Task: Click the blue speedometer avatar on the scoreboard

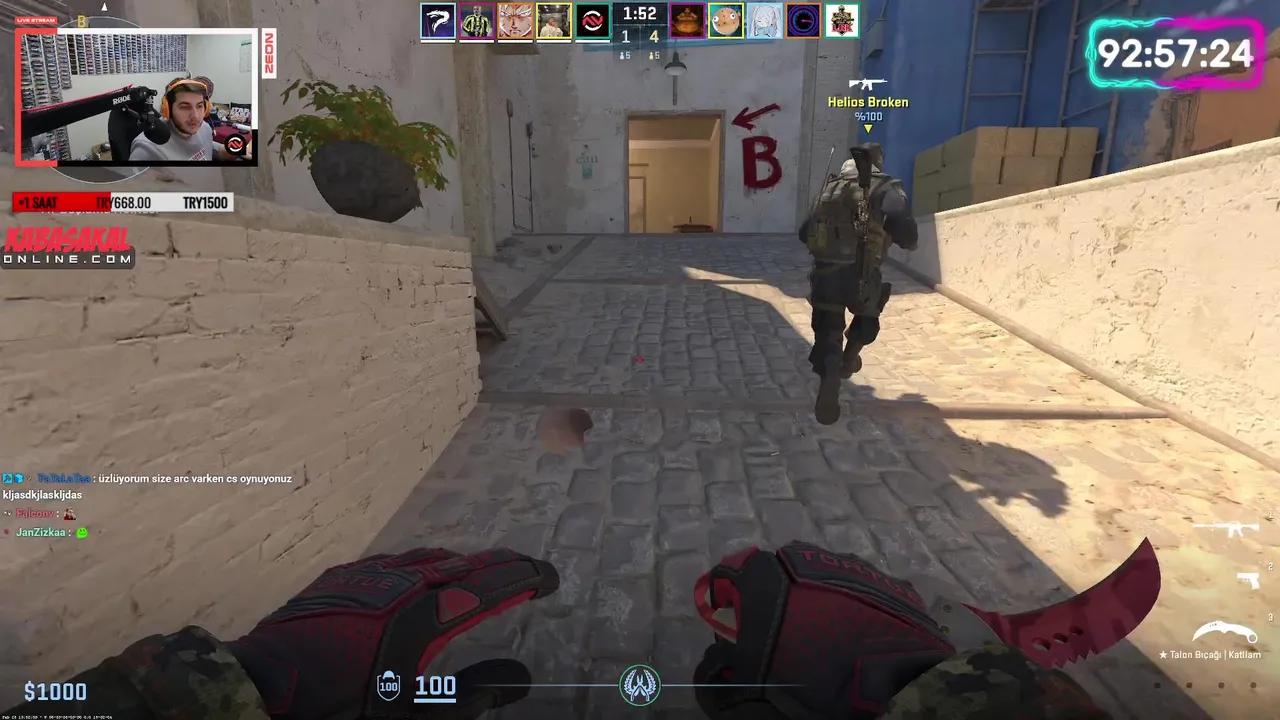Action: 803,20
